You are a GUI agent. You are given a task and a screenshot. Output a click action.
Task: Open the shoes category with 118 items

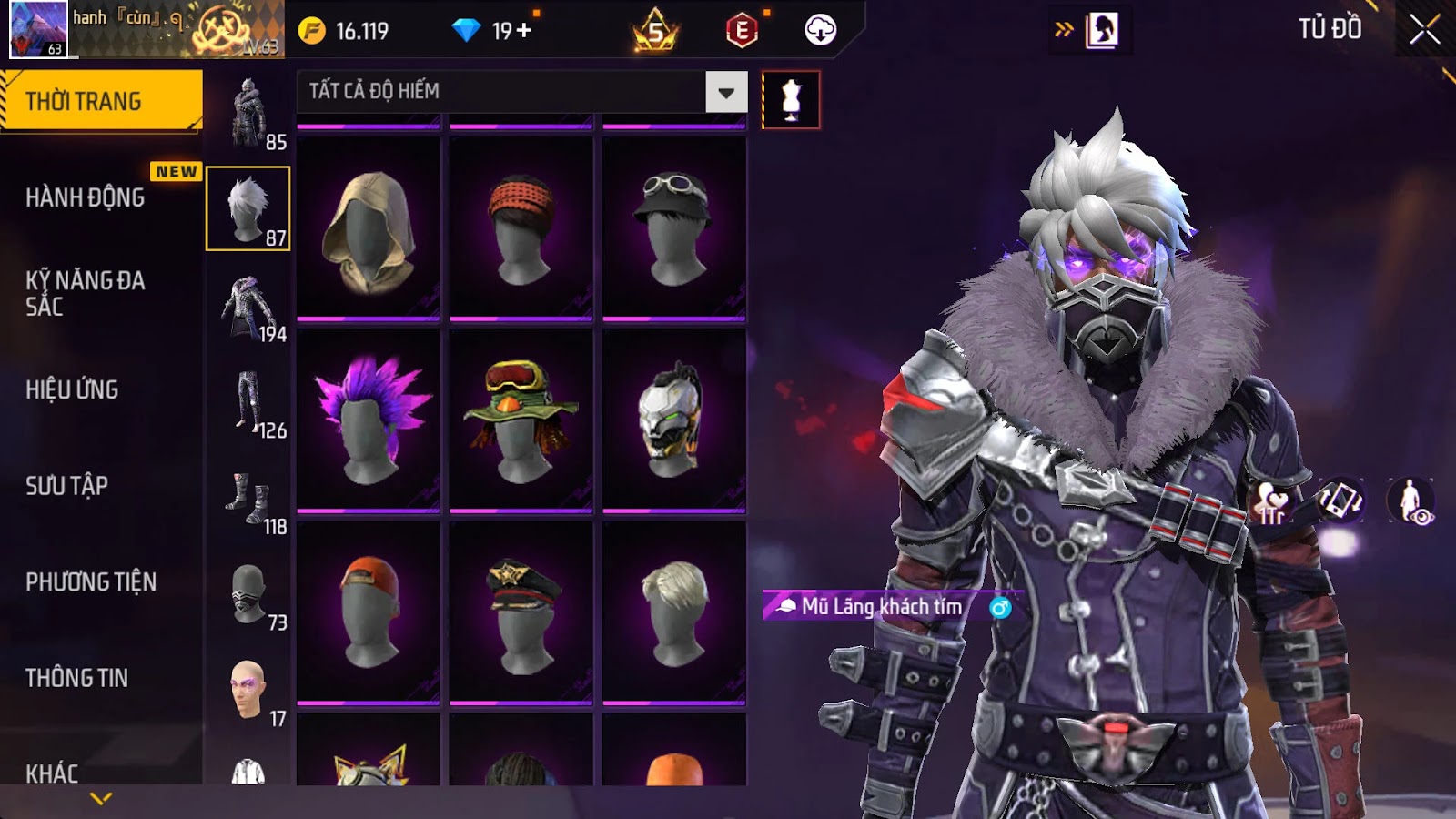point(249,500)
